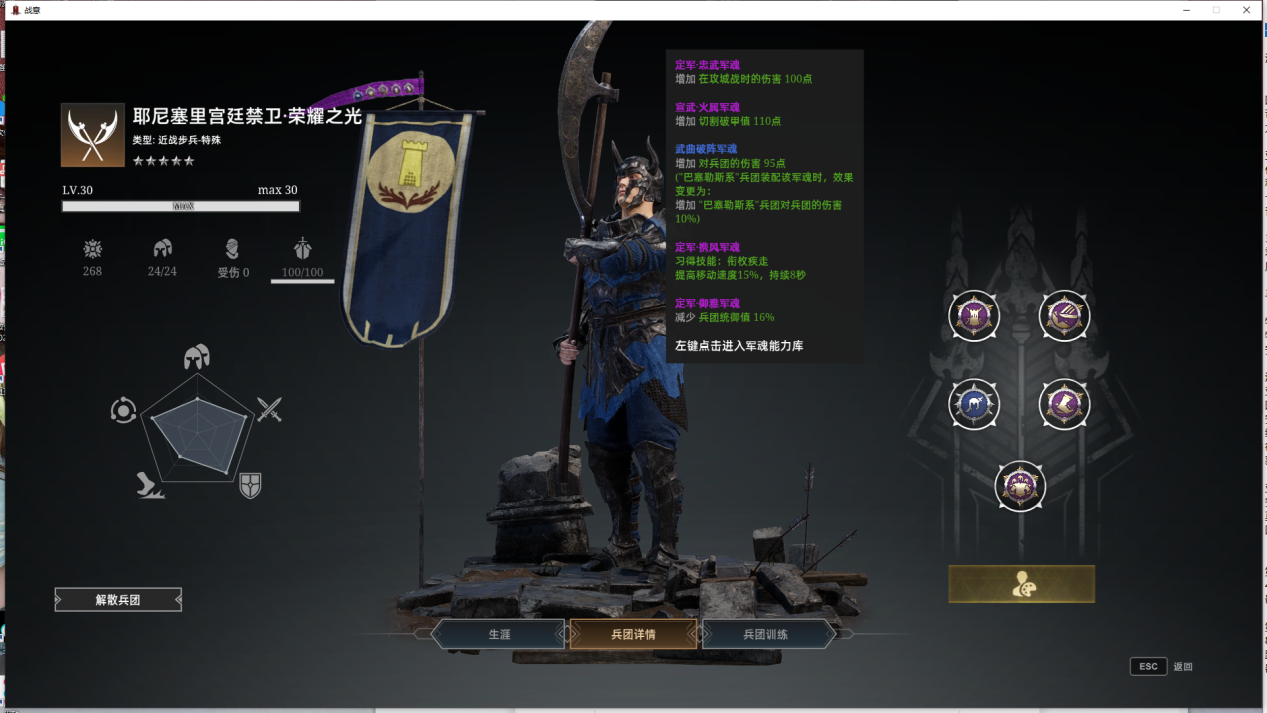The width and height of the screenshot is (1267, 713).
Task: Open the gold appearance palette button
Action: [1021, 584]
